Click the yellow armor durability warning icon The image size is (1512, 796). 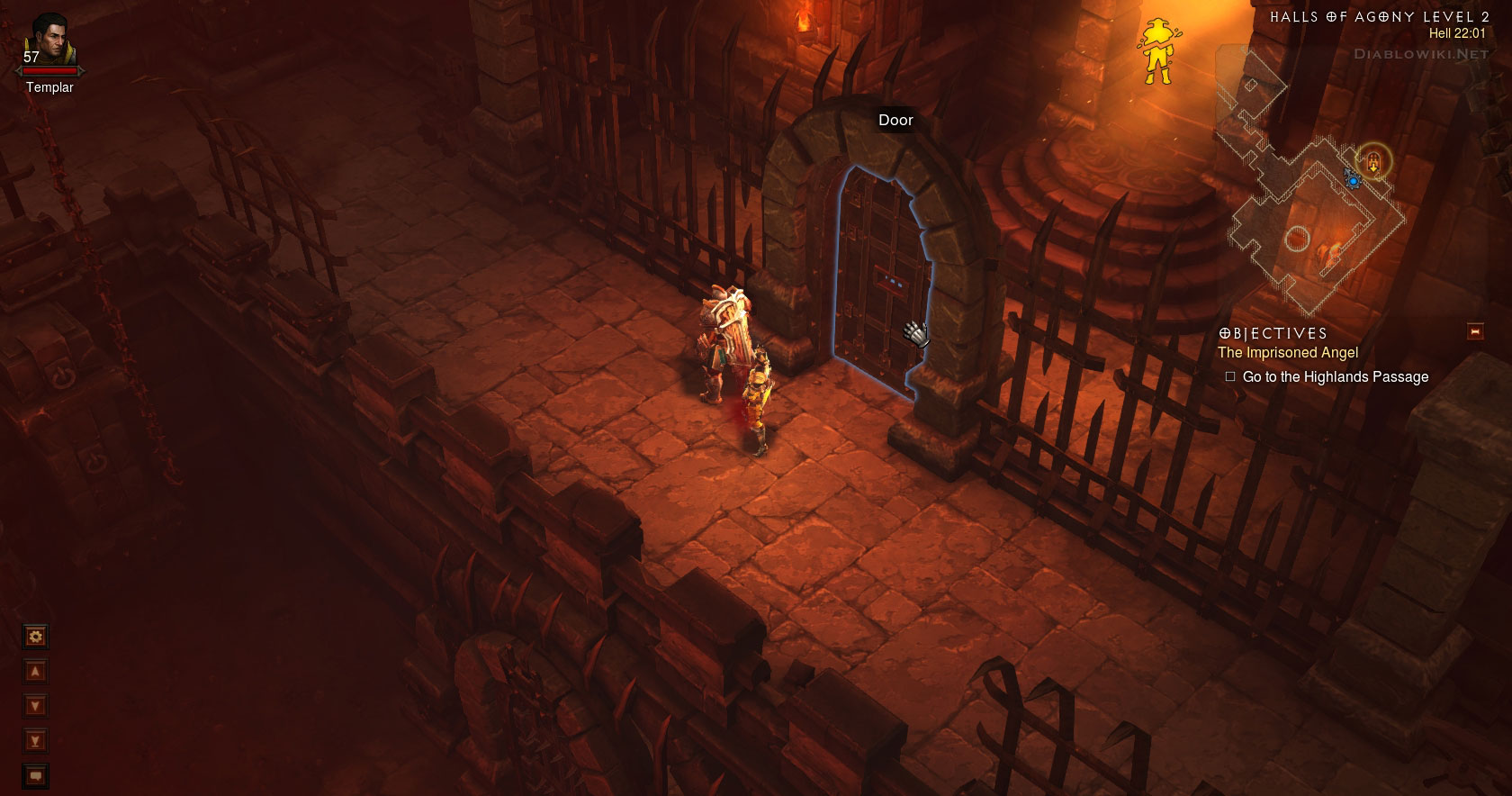coord(1157,51)
